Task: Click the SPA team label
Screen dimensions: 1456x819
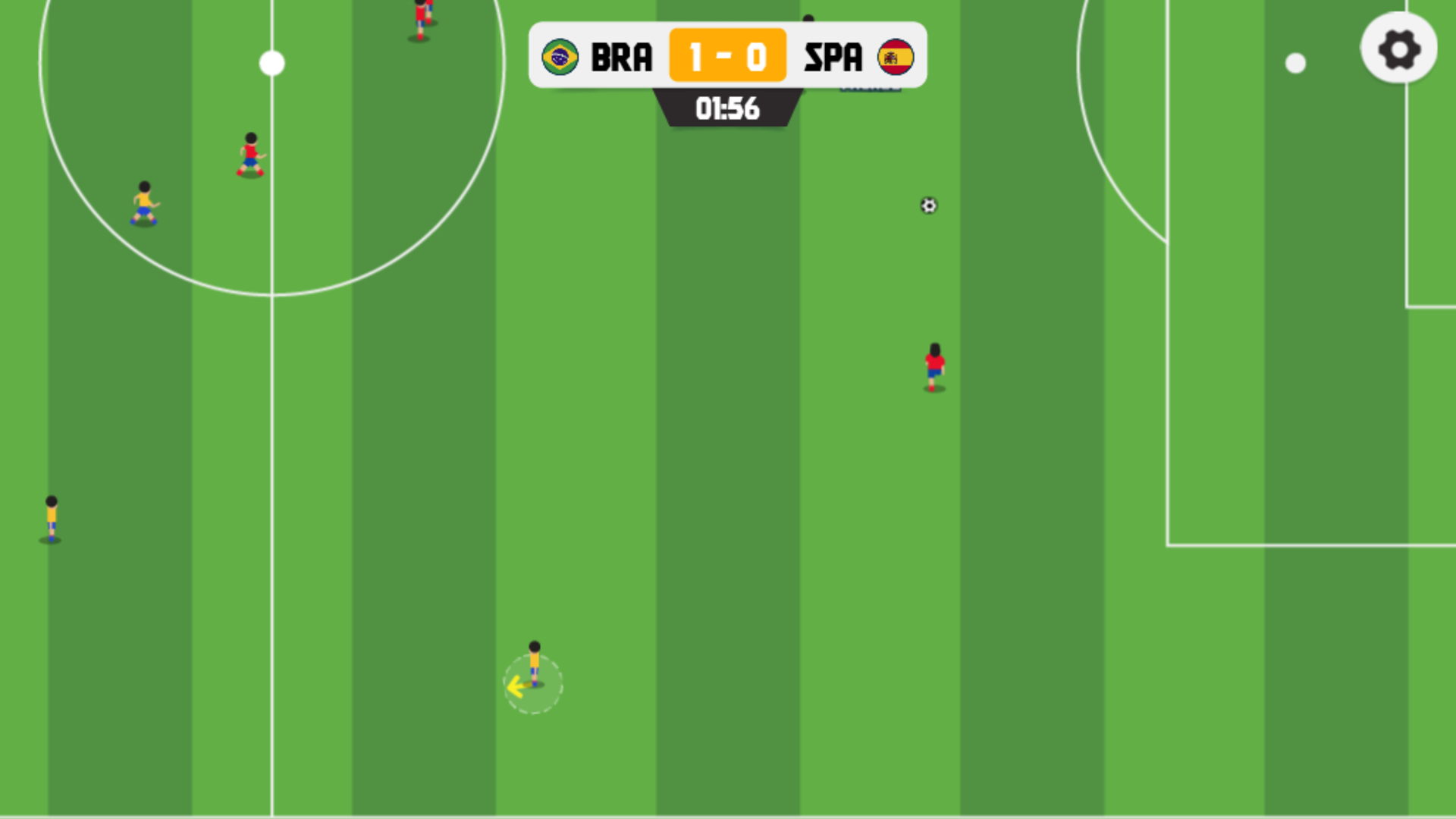Action: pos(834,55)
